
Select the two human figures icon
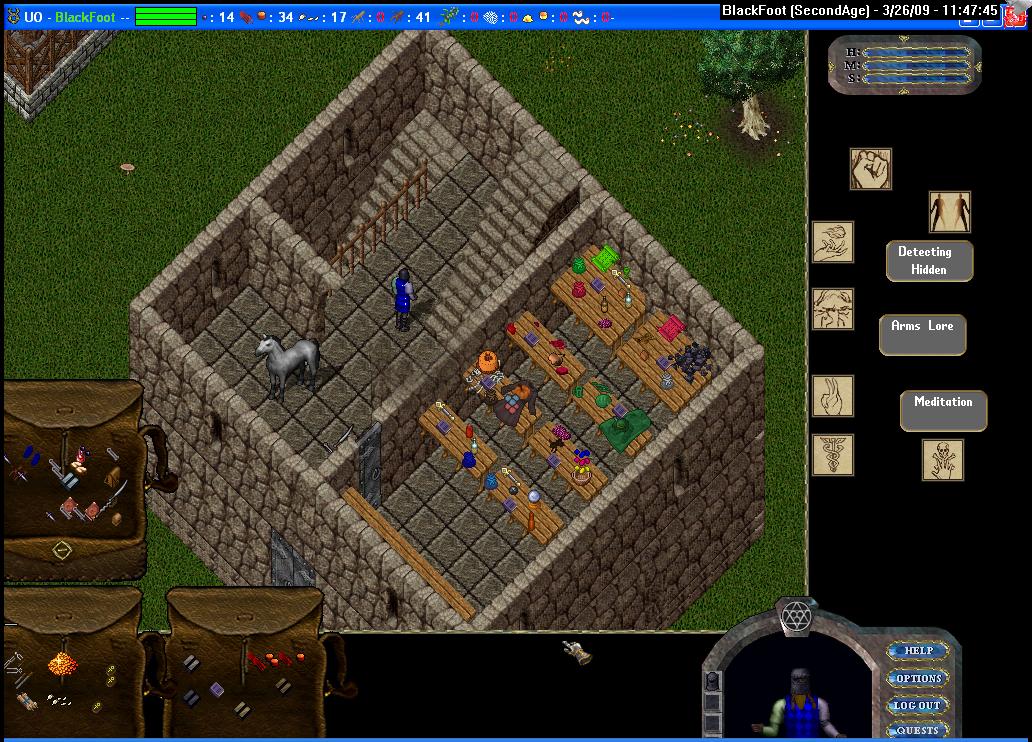[x=949, y=212]
